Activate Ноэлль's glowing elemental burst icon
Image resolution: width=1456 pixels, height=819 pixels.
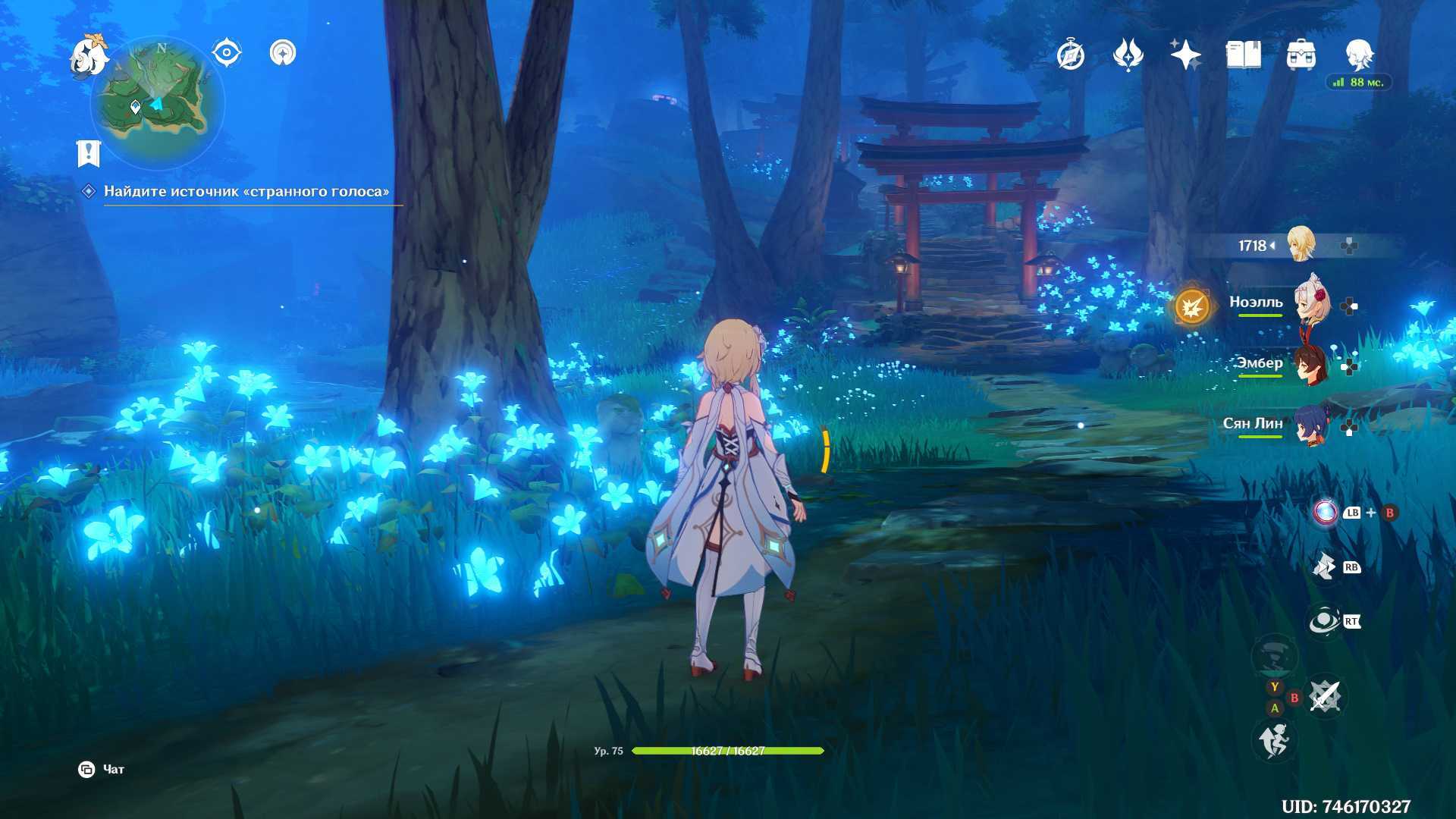[x=1191, y=307]
